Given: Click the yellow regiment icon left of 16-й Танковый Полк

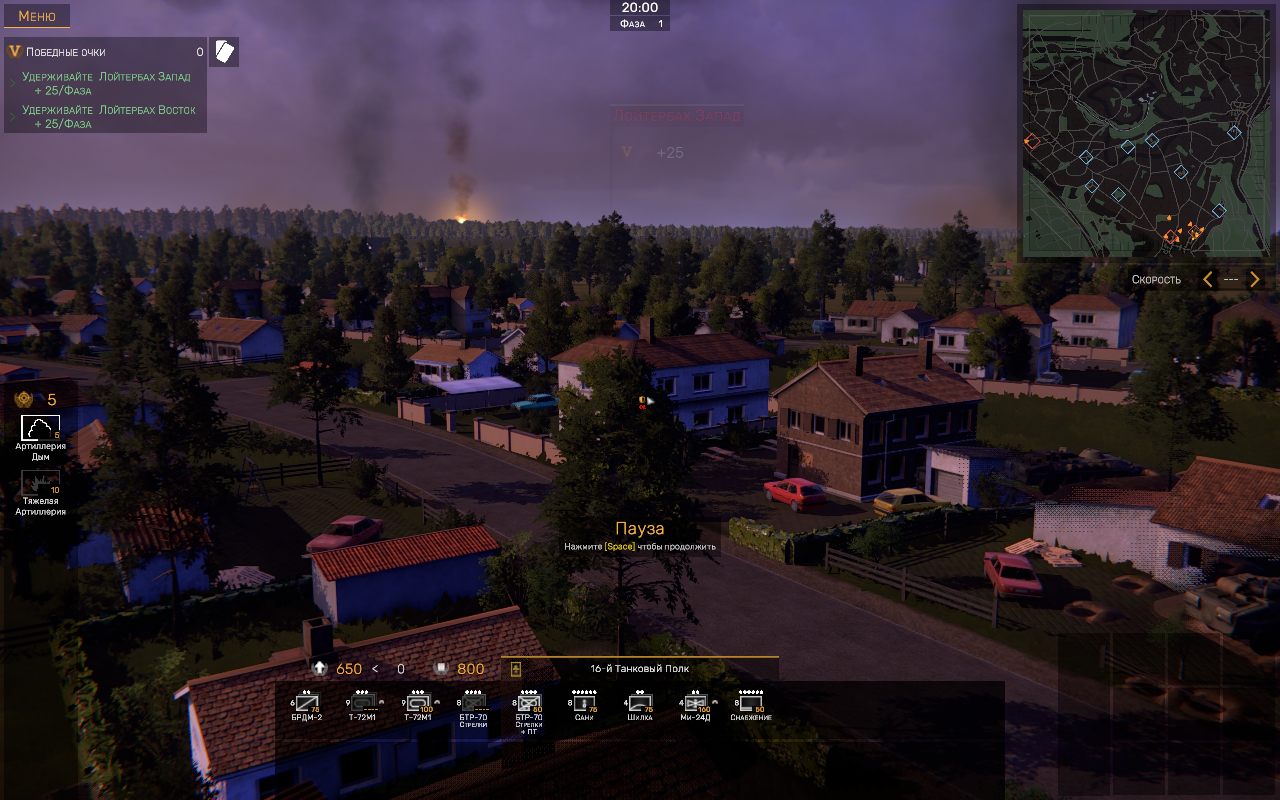Looking at the screenshot, I should click(516, 669).
